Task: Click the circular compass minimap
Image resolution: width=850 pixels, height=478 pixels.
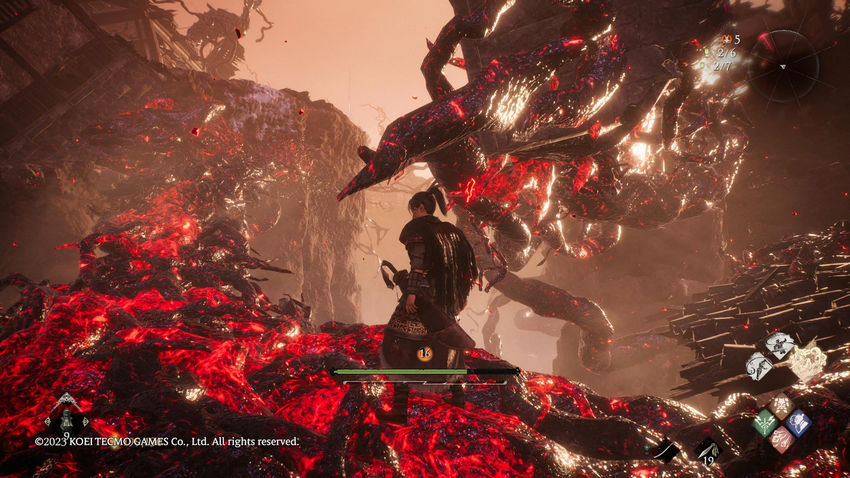Action: click(783, 65)
